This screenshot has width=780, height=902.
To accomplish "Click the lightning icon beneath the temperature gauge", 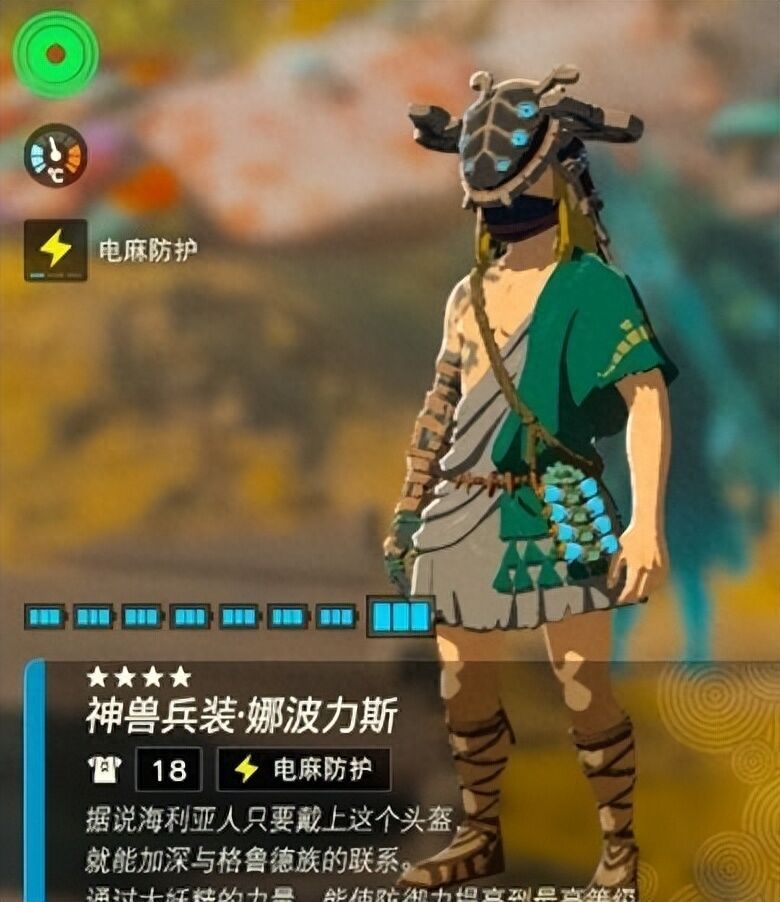I will [55, 249].
